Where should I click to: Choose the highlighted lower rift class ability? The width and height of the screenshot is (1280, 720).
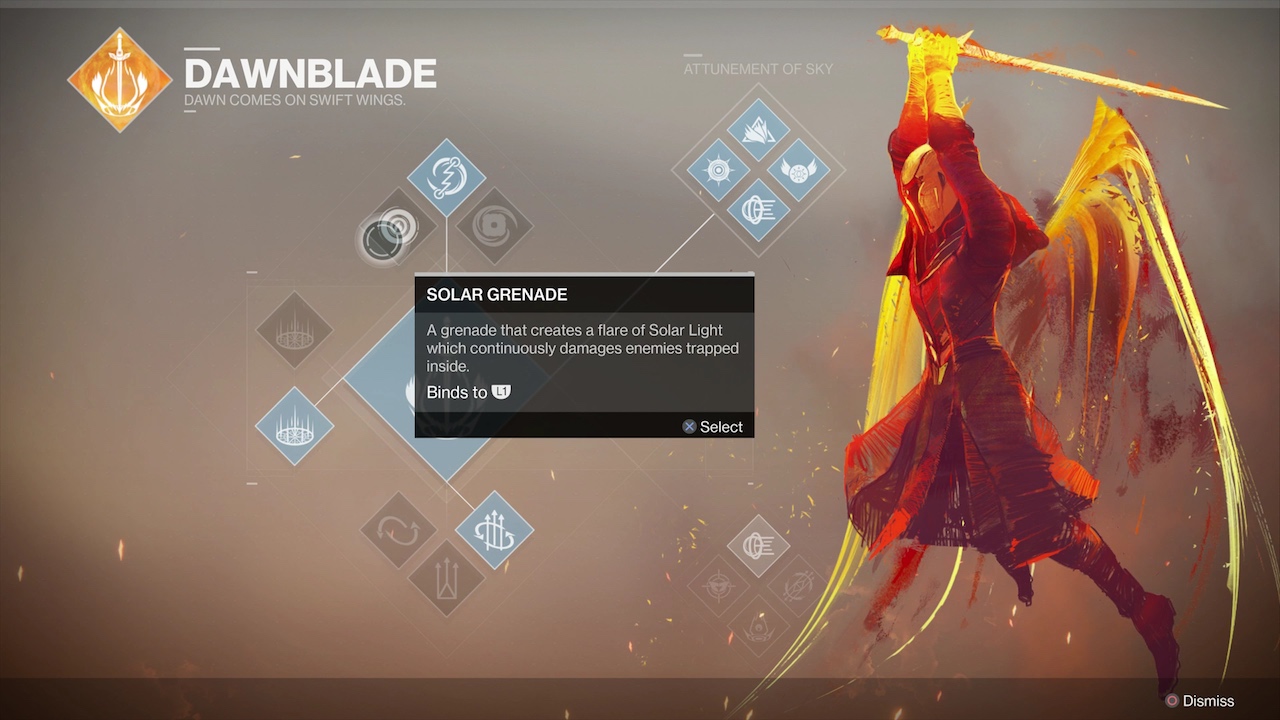coord(294,426)
